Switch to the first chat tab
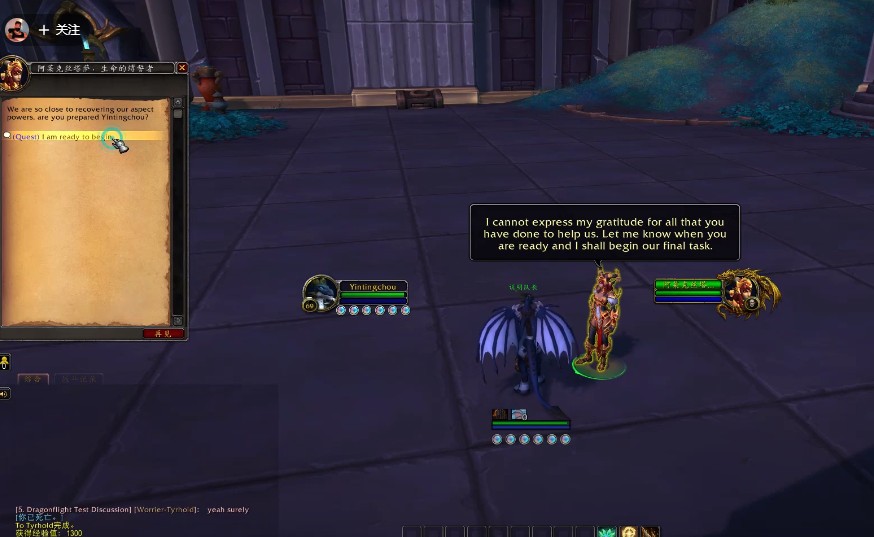The width and height of the screenshot is (874, 537). (32, 379)
